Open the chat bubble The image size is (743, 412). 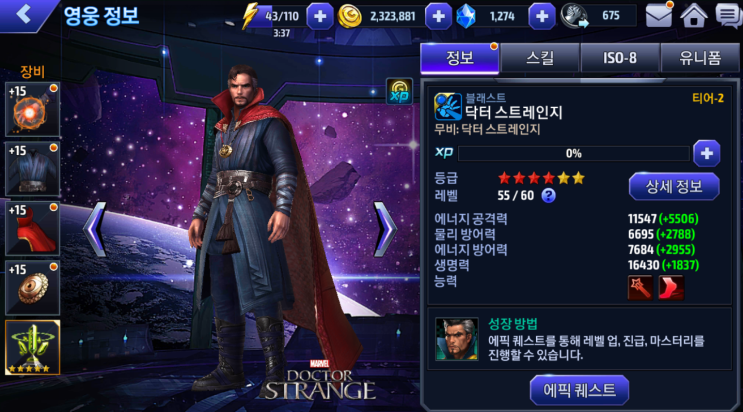[727, 16]
